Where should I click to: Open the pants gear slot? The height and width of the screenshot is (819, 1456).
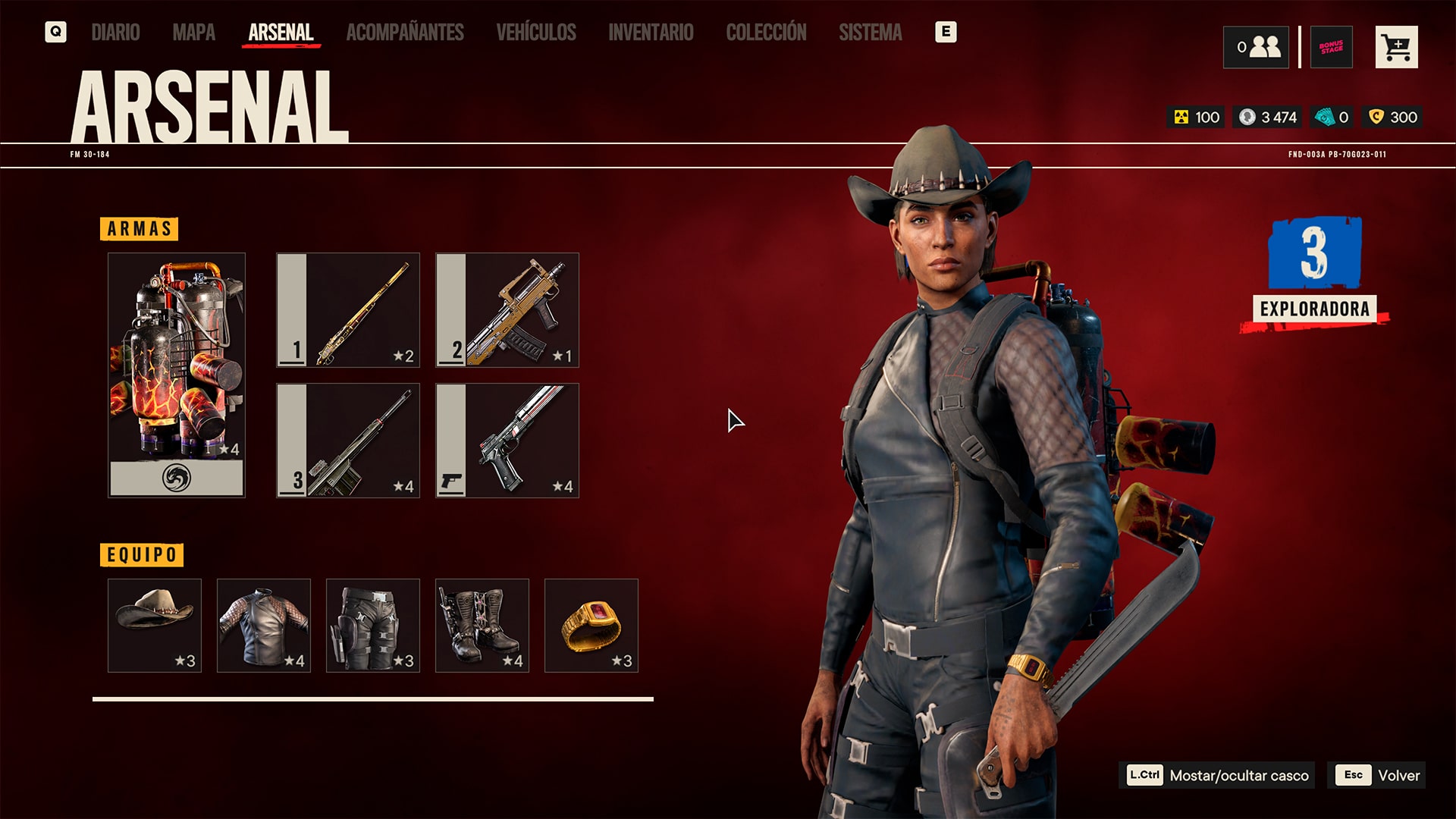[373, 626]
